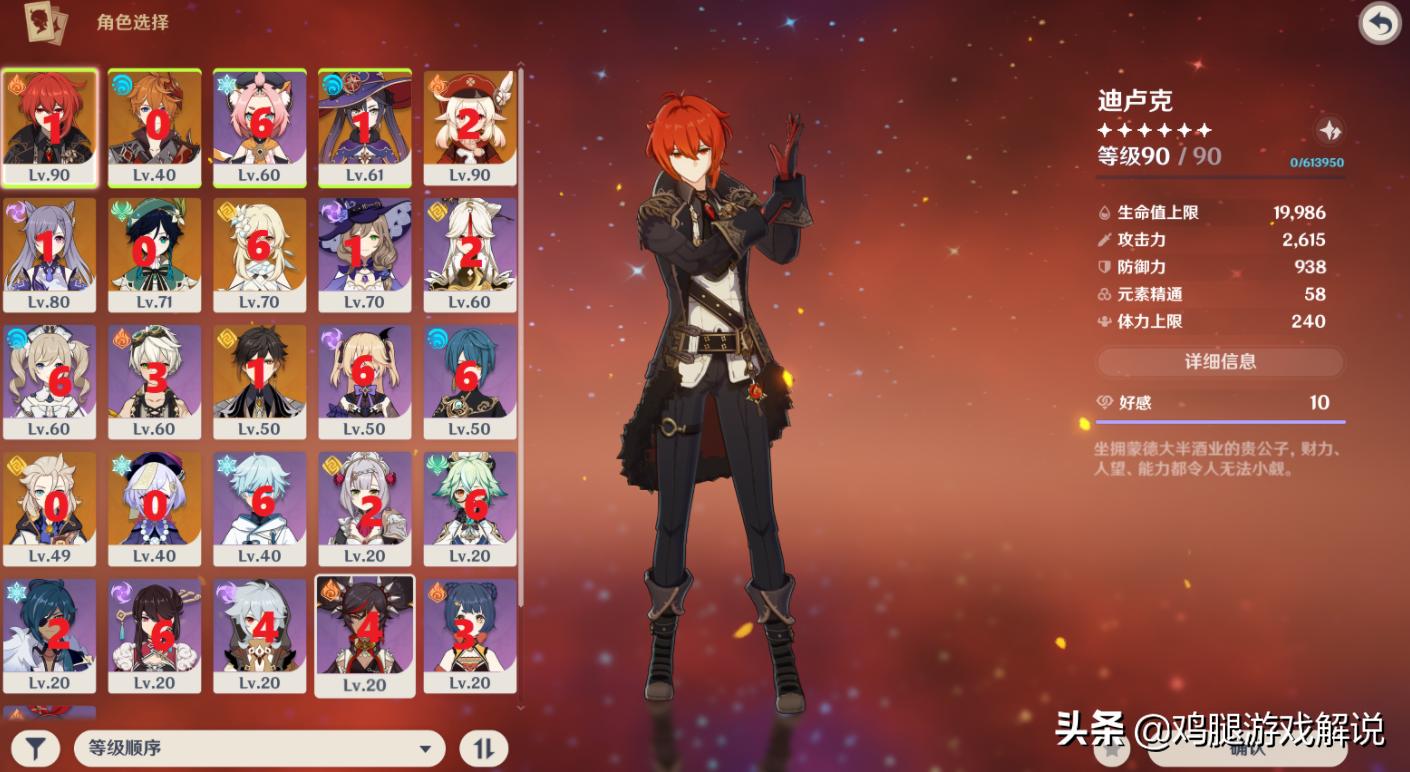This screenshot has width=1410, height=772.
Task: Pick Keqing's Lv.80 character tile
Action: pos(50,254)
